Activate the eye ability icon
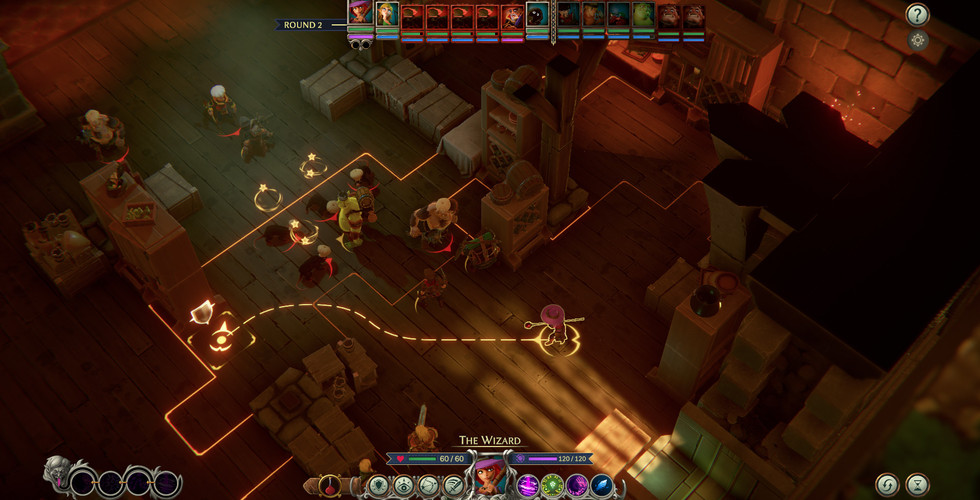980x500 pixels. 404,486
